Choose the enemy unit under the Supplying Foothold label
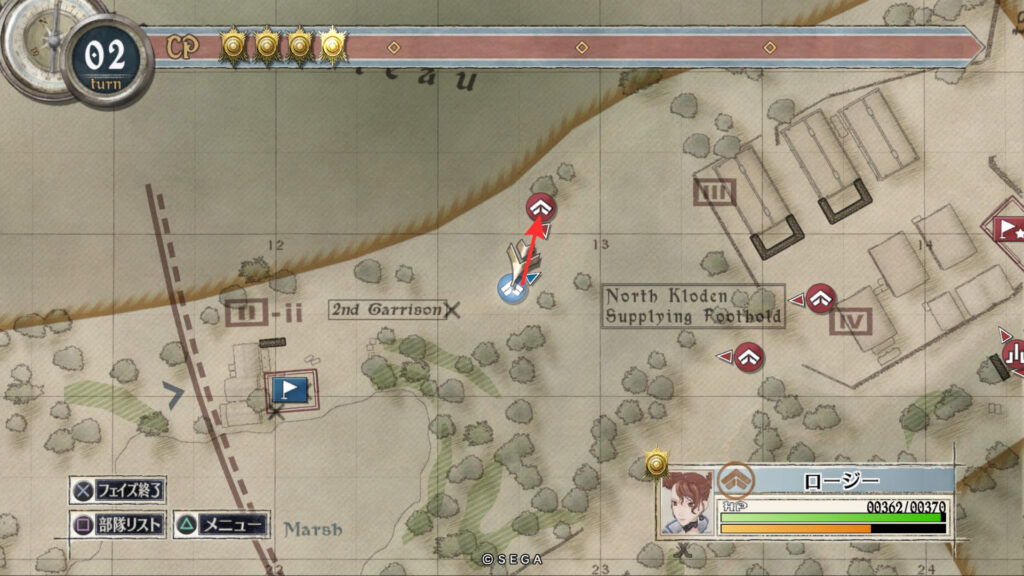Screen dimensions: 1024x576 pyautogui.click(x=750, y=356)
